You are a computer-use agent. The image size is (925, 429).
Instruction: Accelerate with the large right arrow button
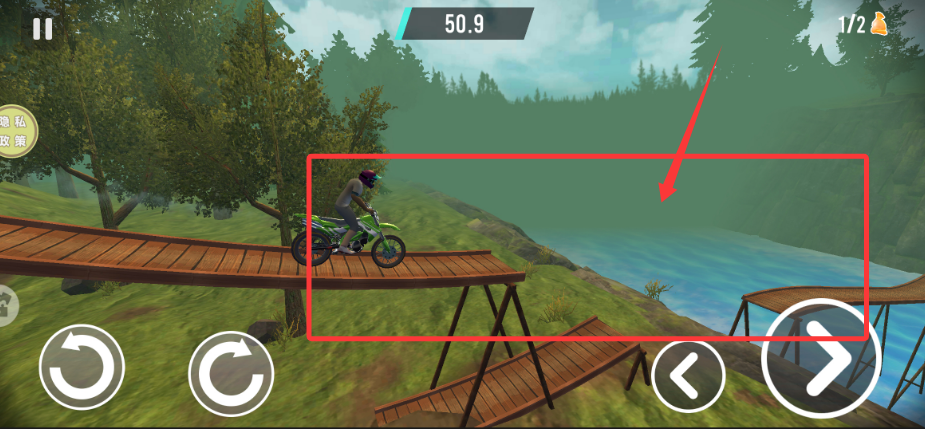(x=820, y=358)
